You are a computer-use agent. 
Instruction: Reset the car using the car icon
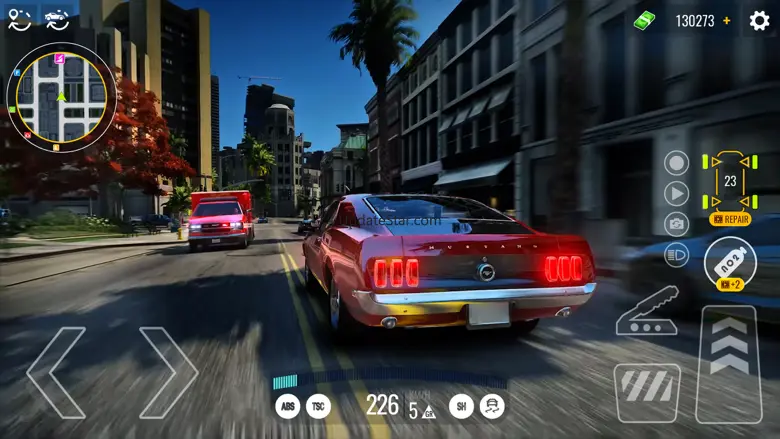[x=57, y=17]
